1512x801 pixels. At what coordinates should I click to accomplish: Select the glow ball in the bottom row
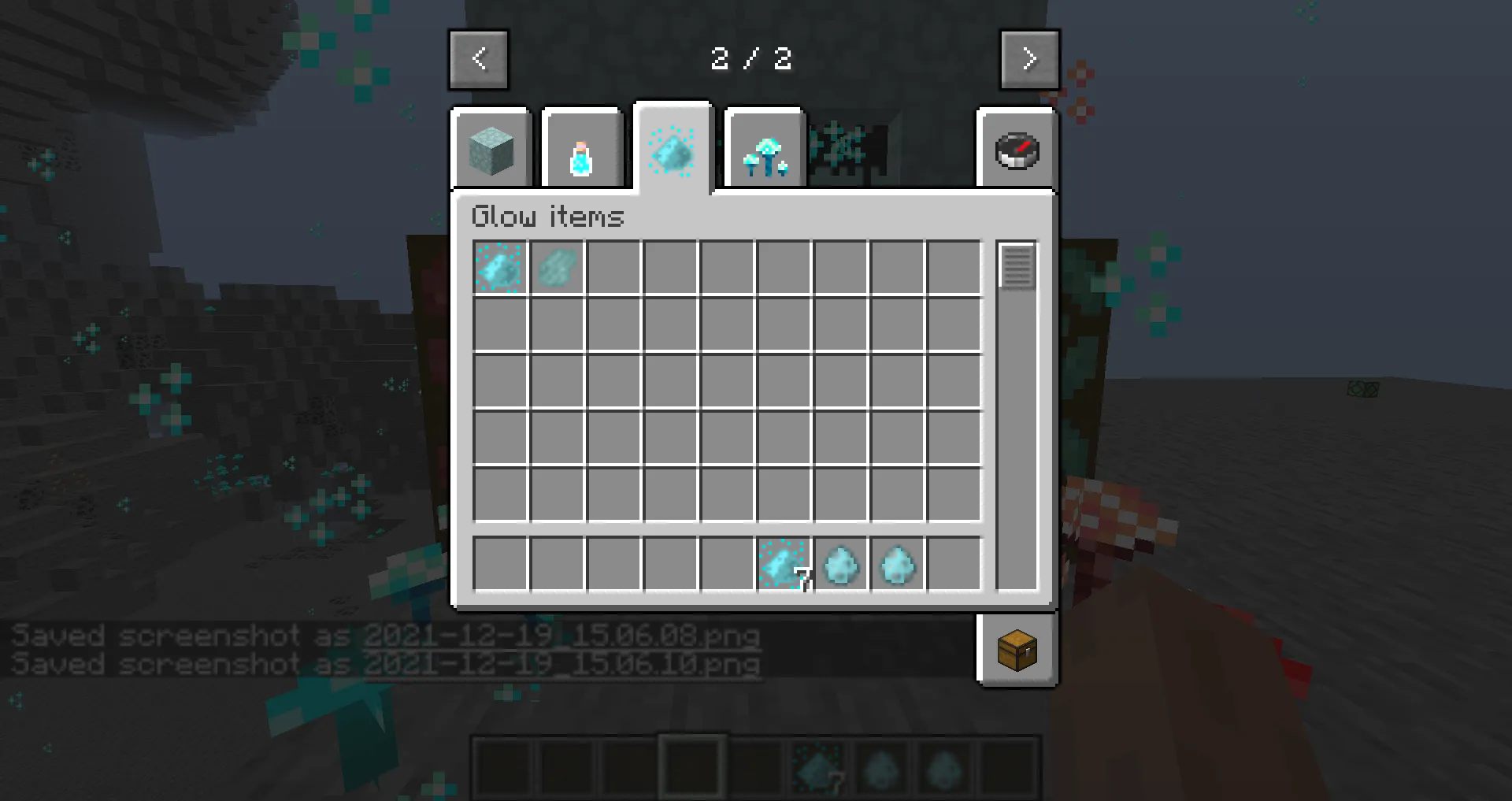pos(840,563)
